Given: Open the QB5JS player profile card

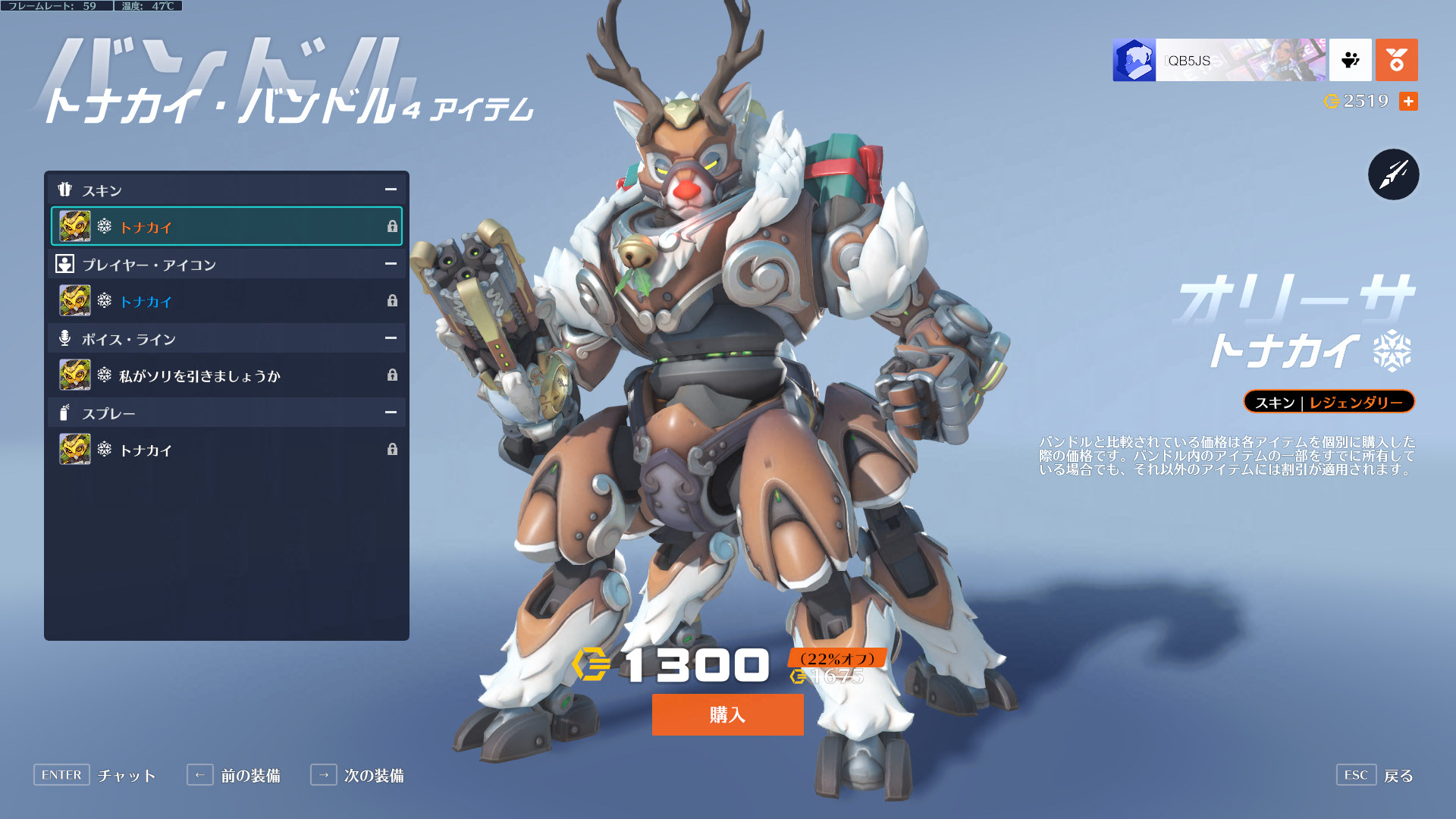Looking at the screenshot, I should 1219,60.
